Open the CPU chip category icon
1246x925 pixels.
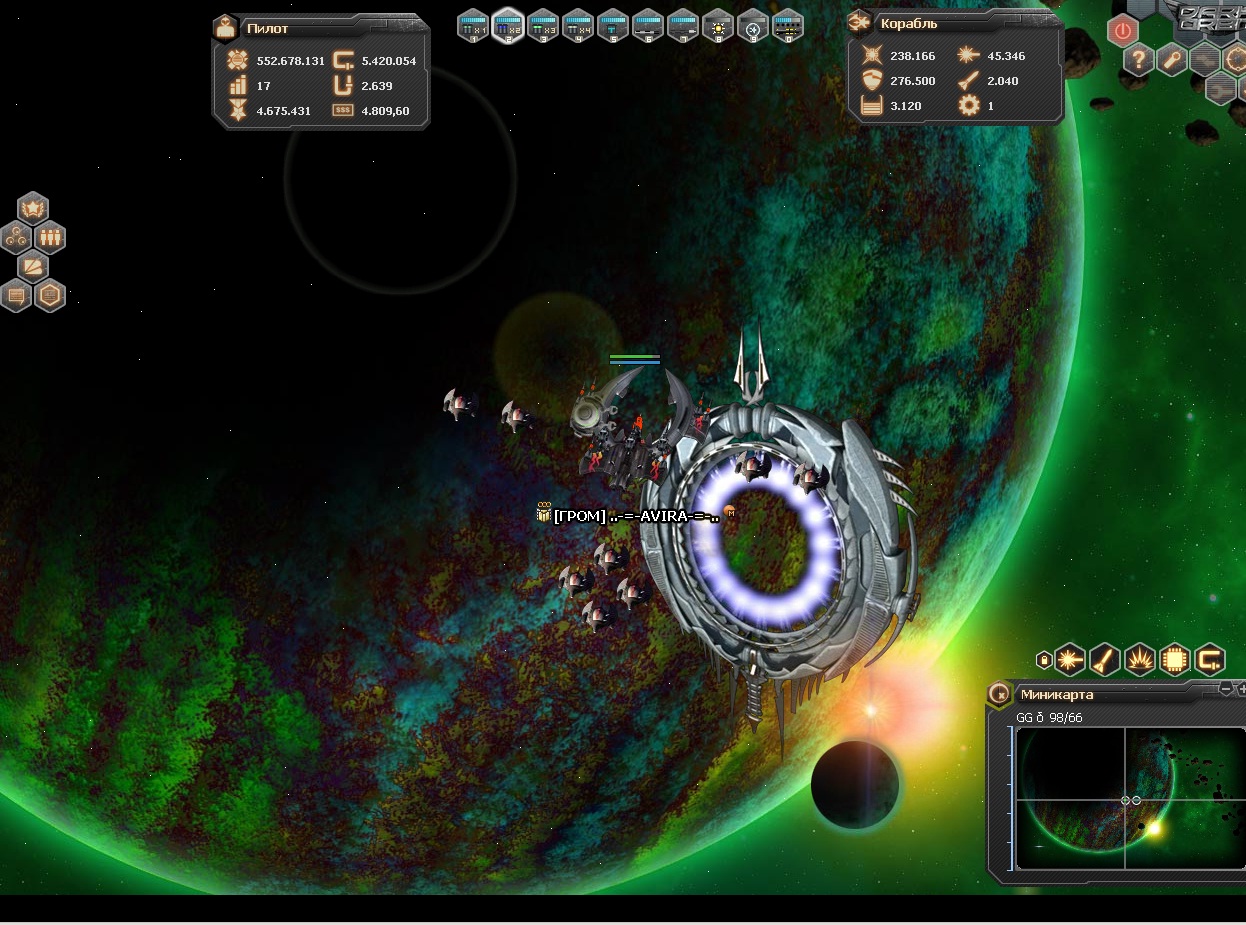(x=1175, y=659)
